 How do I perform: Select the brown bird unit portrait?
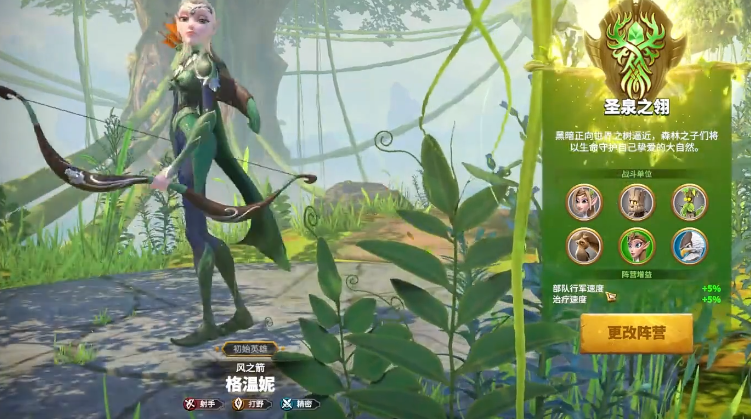tap(584, 246)
